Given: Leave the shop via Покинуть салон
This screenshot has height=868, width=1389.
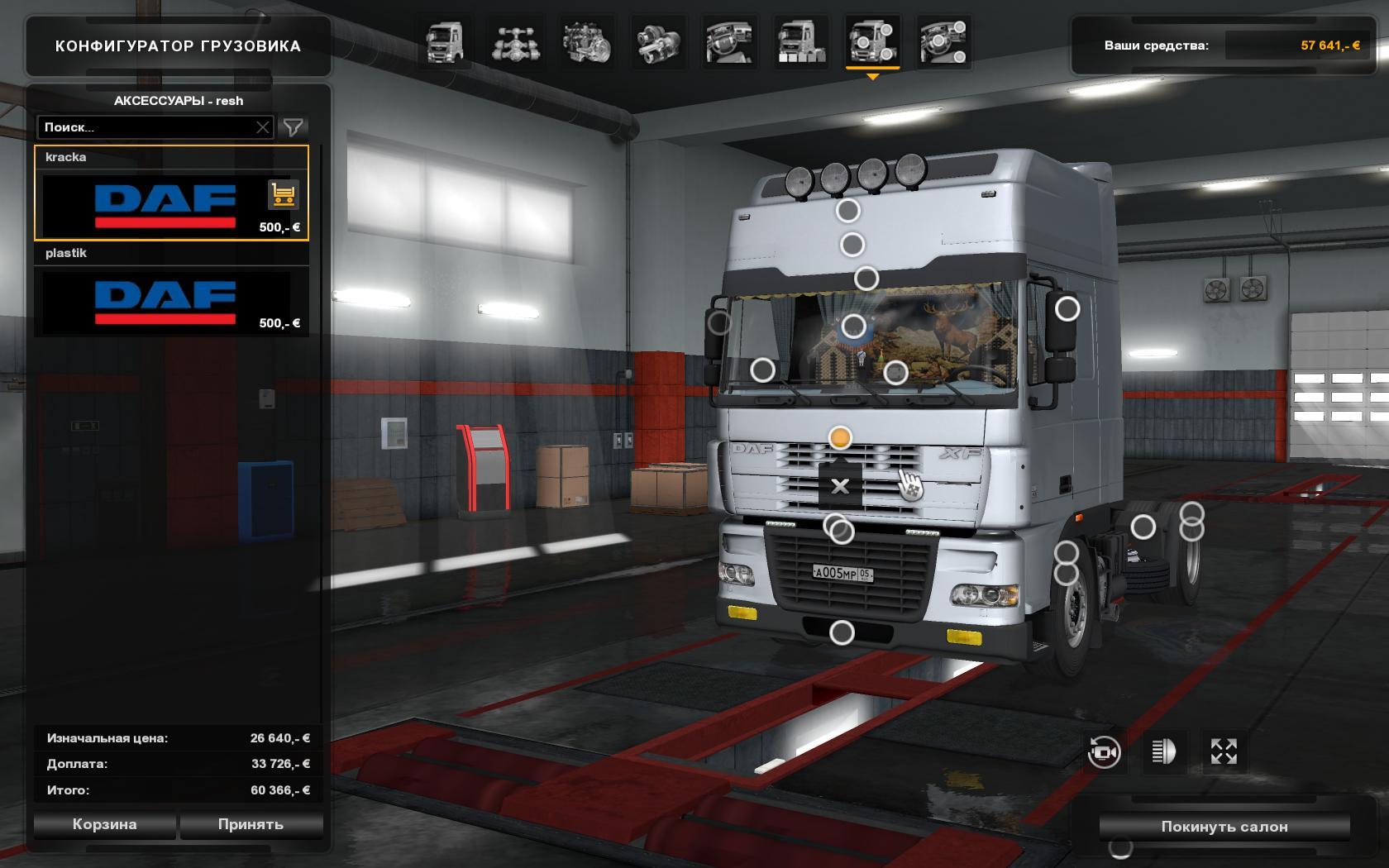Looking at the screenshot, I should [x=1224, y=827].
